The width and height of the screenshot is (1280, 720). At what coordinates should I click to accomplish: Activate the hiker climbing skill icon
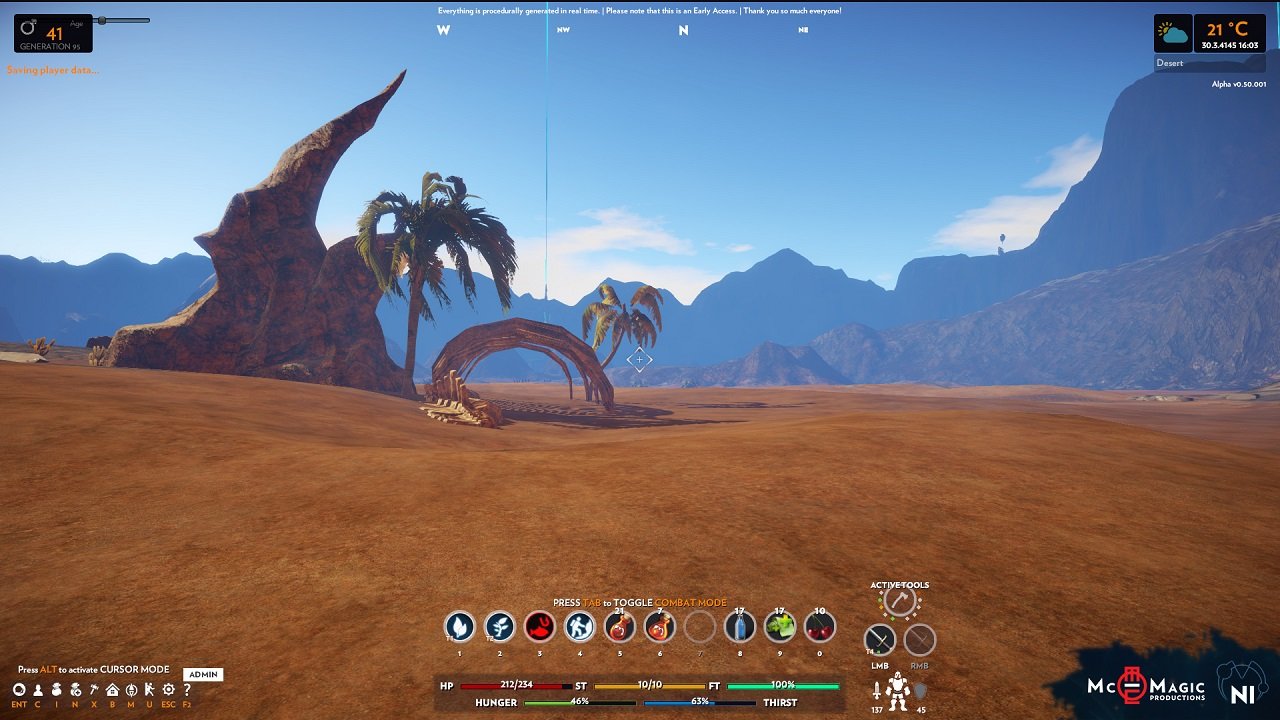[x=580, y=627]
